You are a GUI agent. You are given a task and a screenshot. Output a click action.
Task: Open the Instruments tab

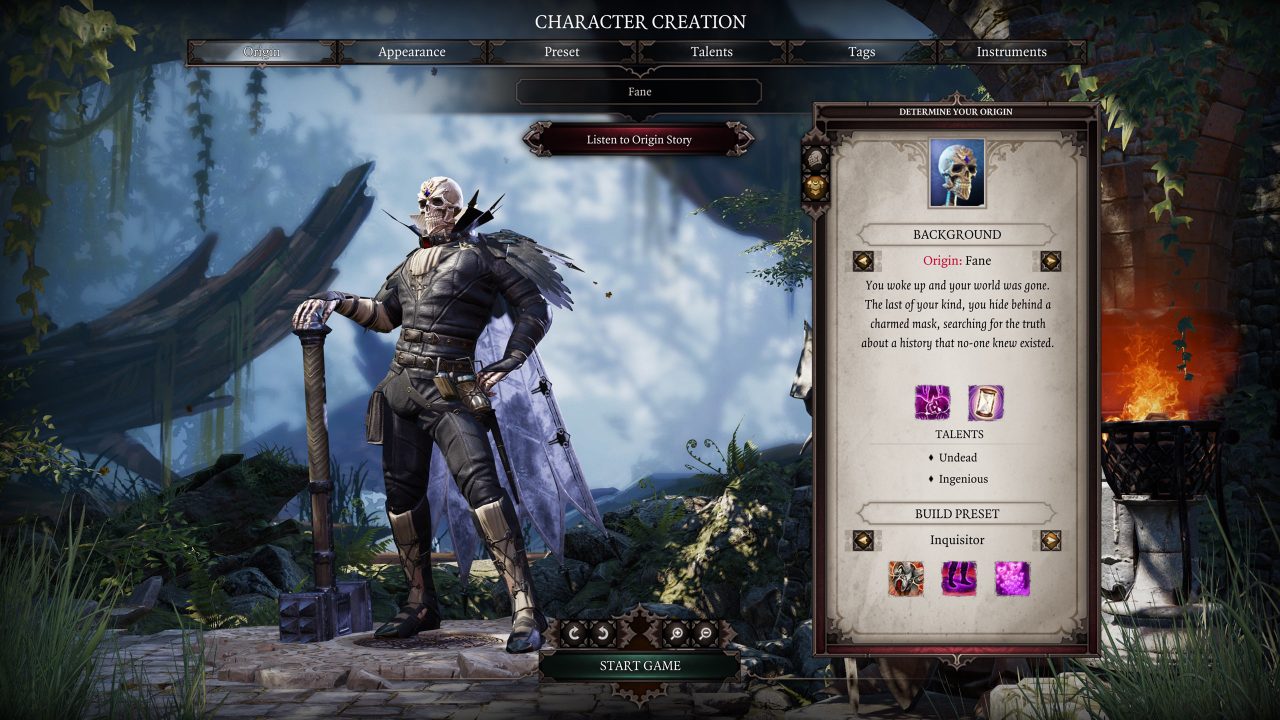pyautogui.click(x=1011, y=52)
